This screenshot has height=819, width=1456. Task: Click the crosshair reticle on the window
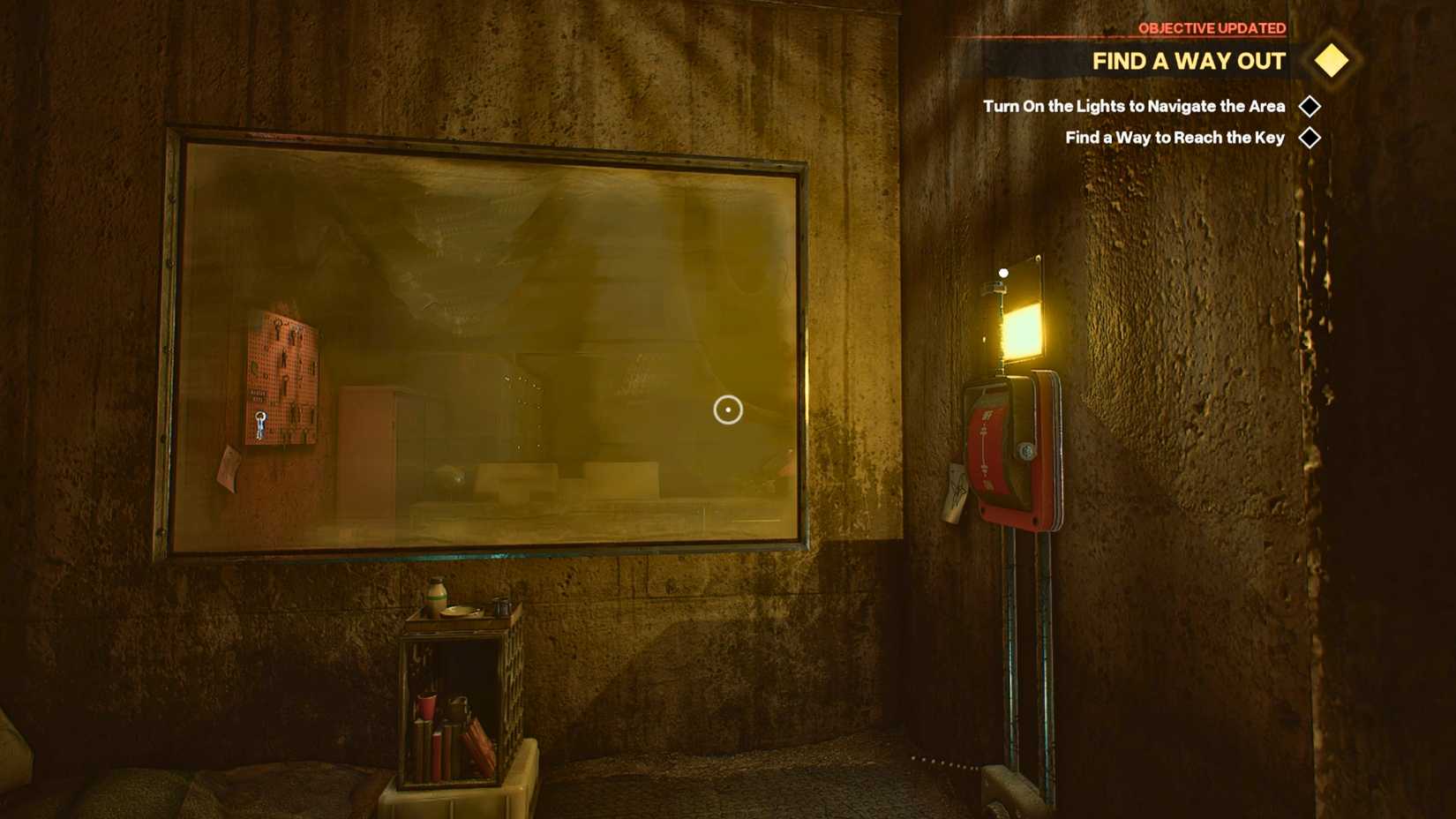(x=726, y=409)
